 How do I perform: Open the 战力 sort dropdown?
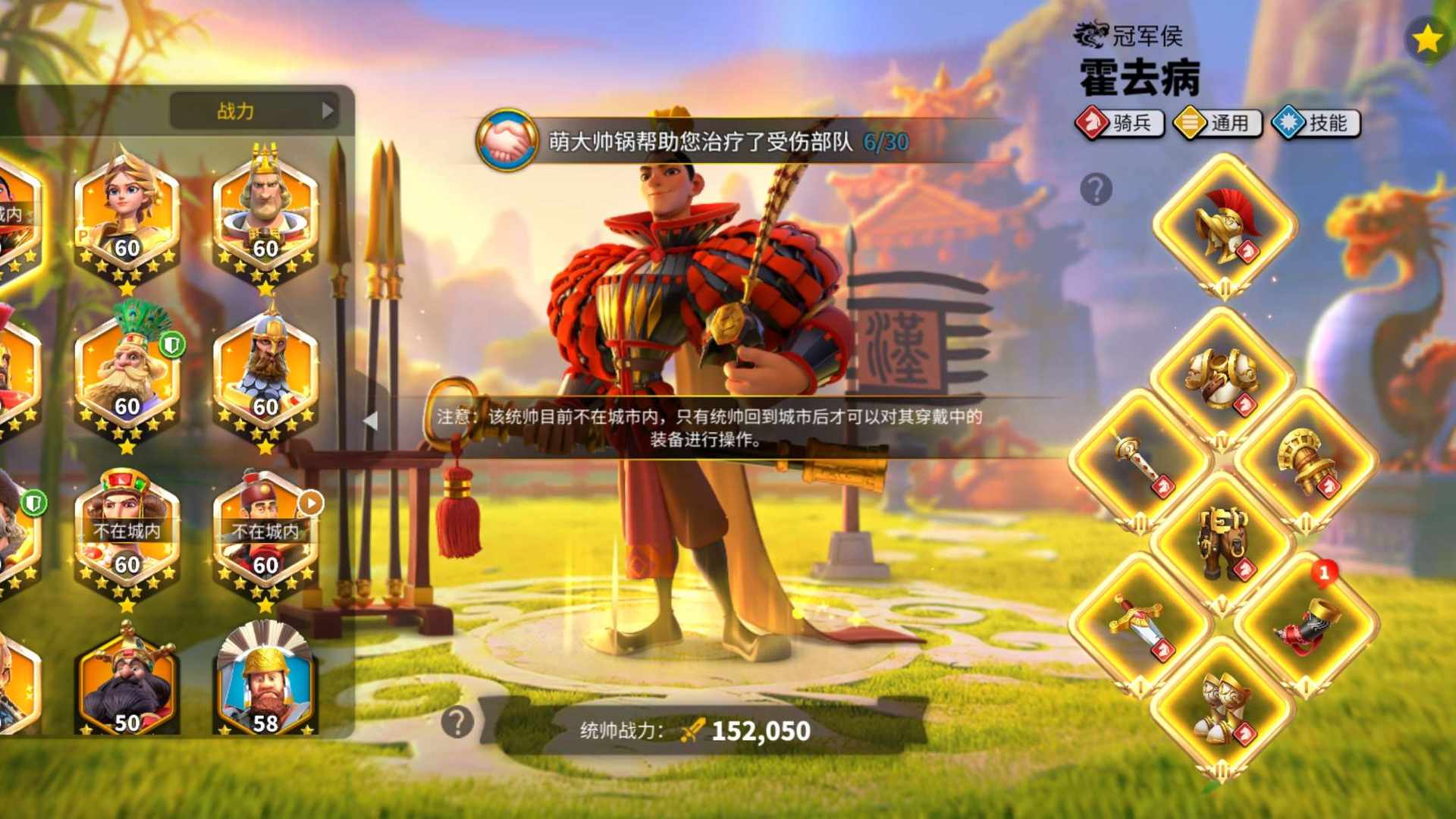pyautogui.click(x=253, y=111)
